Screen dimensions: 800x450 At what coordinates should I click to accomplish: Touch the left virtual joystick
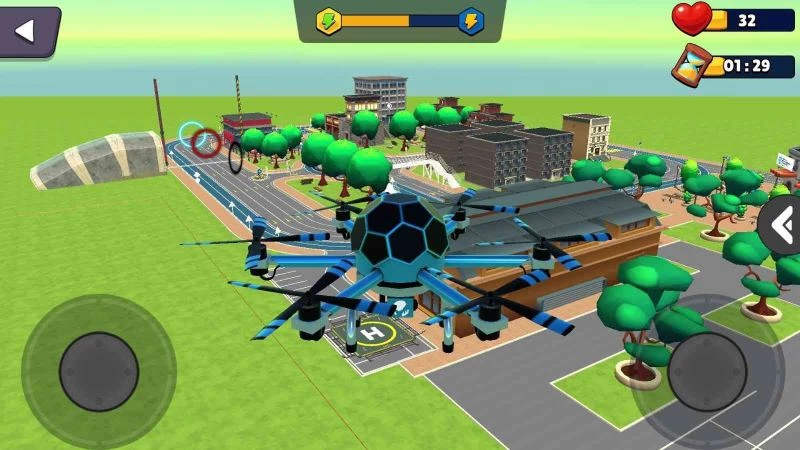click(98, 372)
